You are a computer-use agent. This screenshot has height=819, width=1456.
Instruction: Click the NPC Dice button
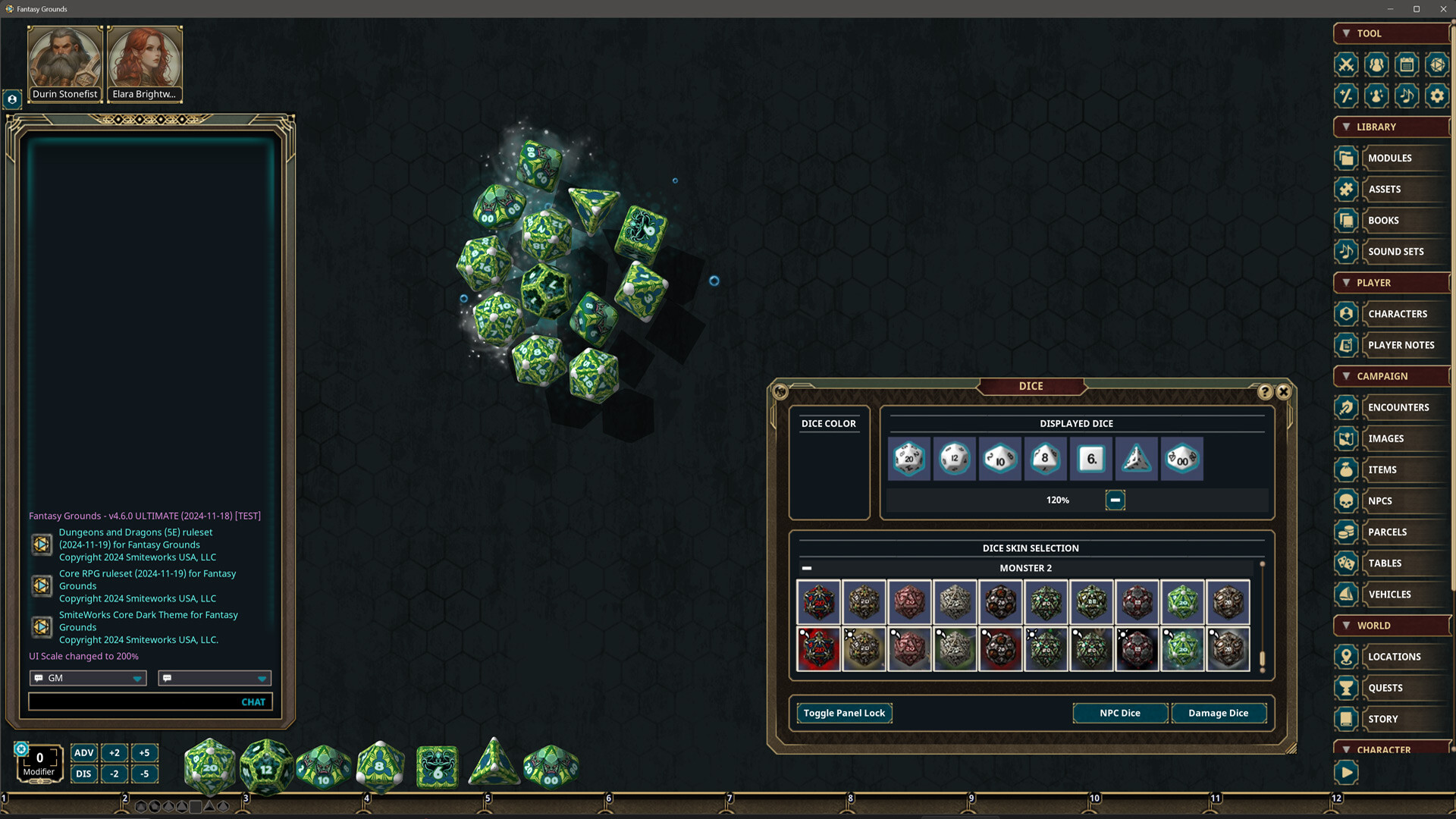[x=1120, y=713]
